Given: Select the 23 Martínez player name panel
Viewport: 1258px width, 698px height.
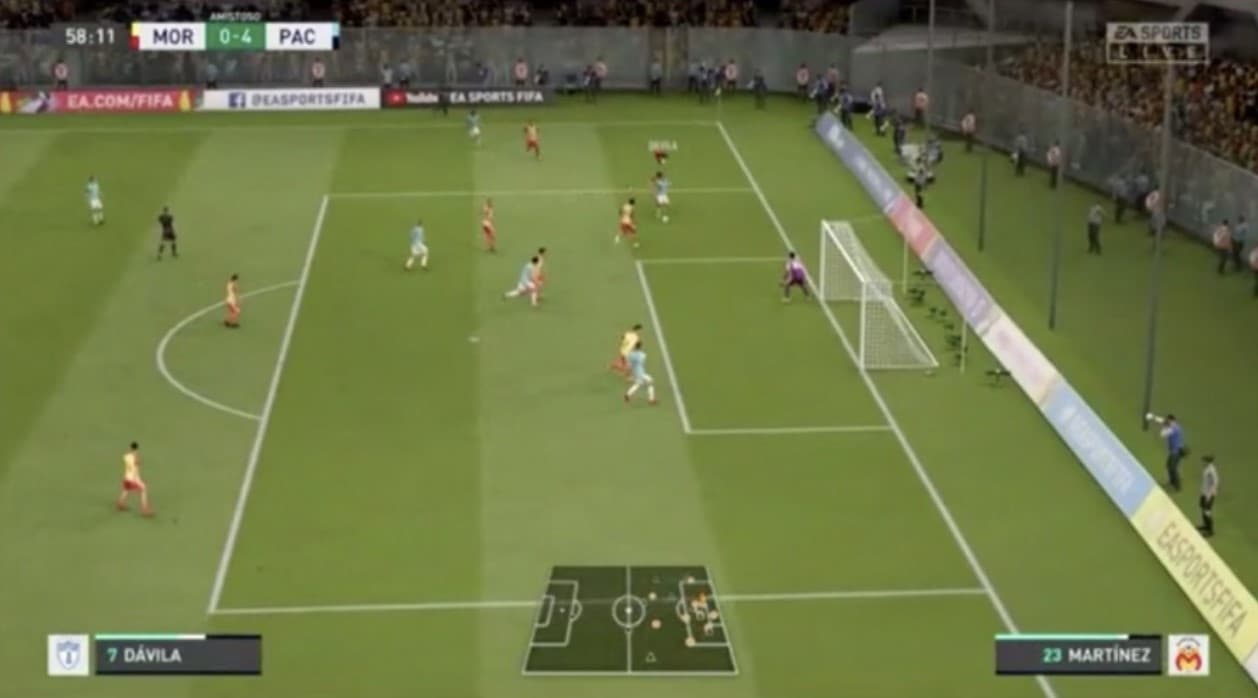Looking at the screenshot, I should pyautogui.click(x=1078, y=656).
